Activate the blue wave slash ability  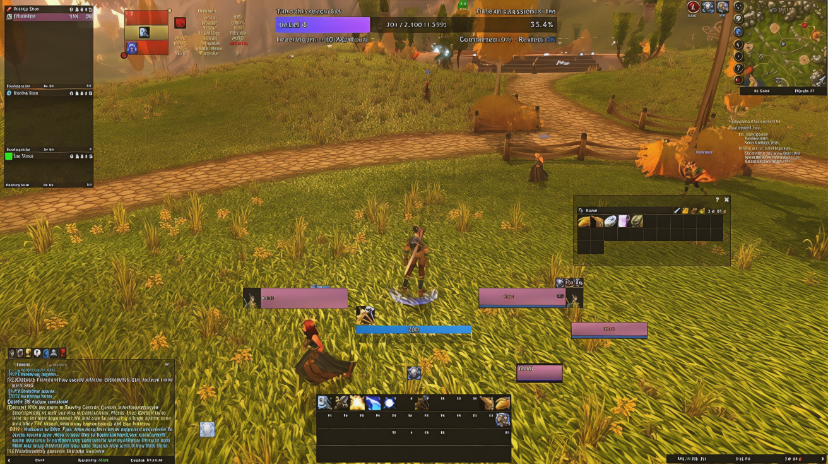pyautogui.click(x=373, y=403)
